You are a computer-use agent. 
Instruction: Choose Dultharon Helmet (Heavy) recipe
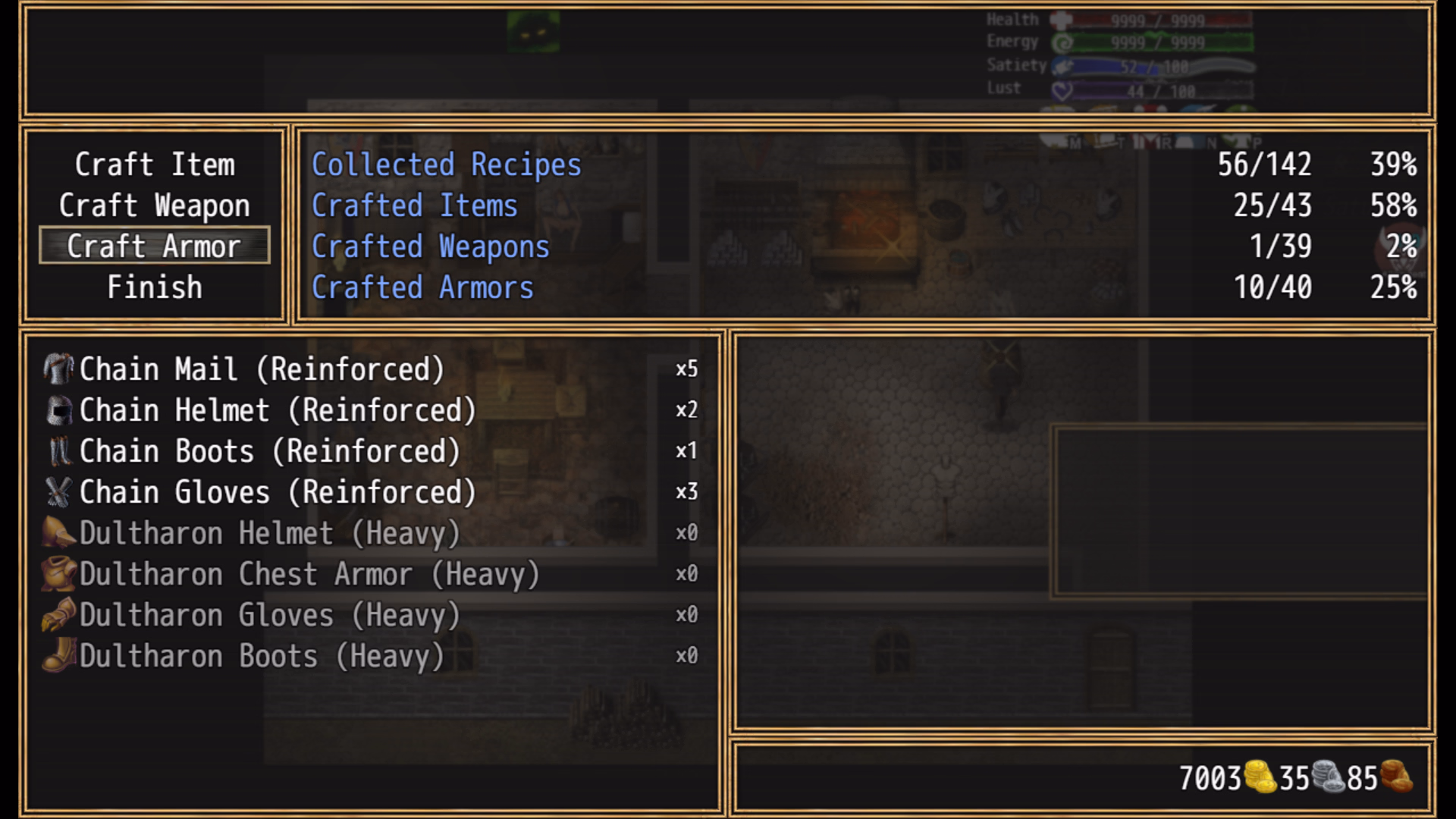click(269, 533)
